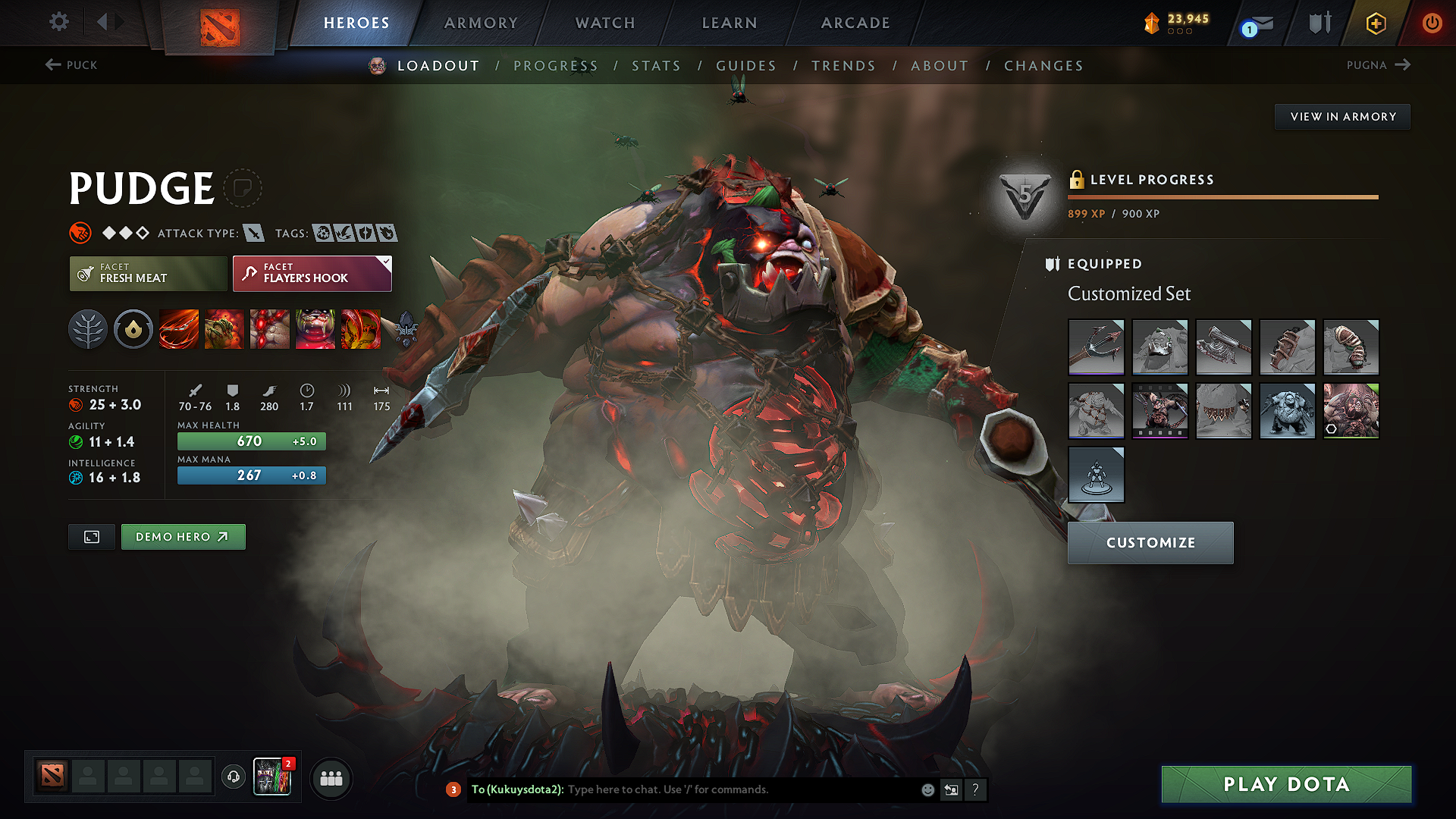Image resolution: width=1456 pixels, height=819 pixels.
Task: Toggle the hero portrait expand icon
Action: click(x=91, y=536)
